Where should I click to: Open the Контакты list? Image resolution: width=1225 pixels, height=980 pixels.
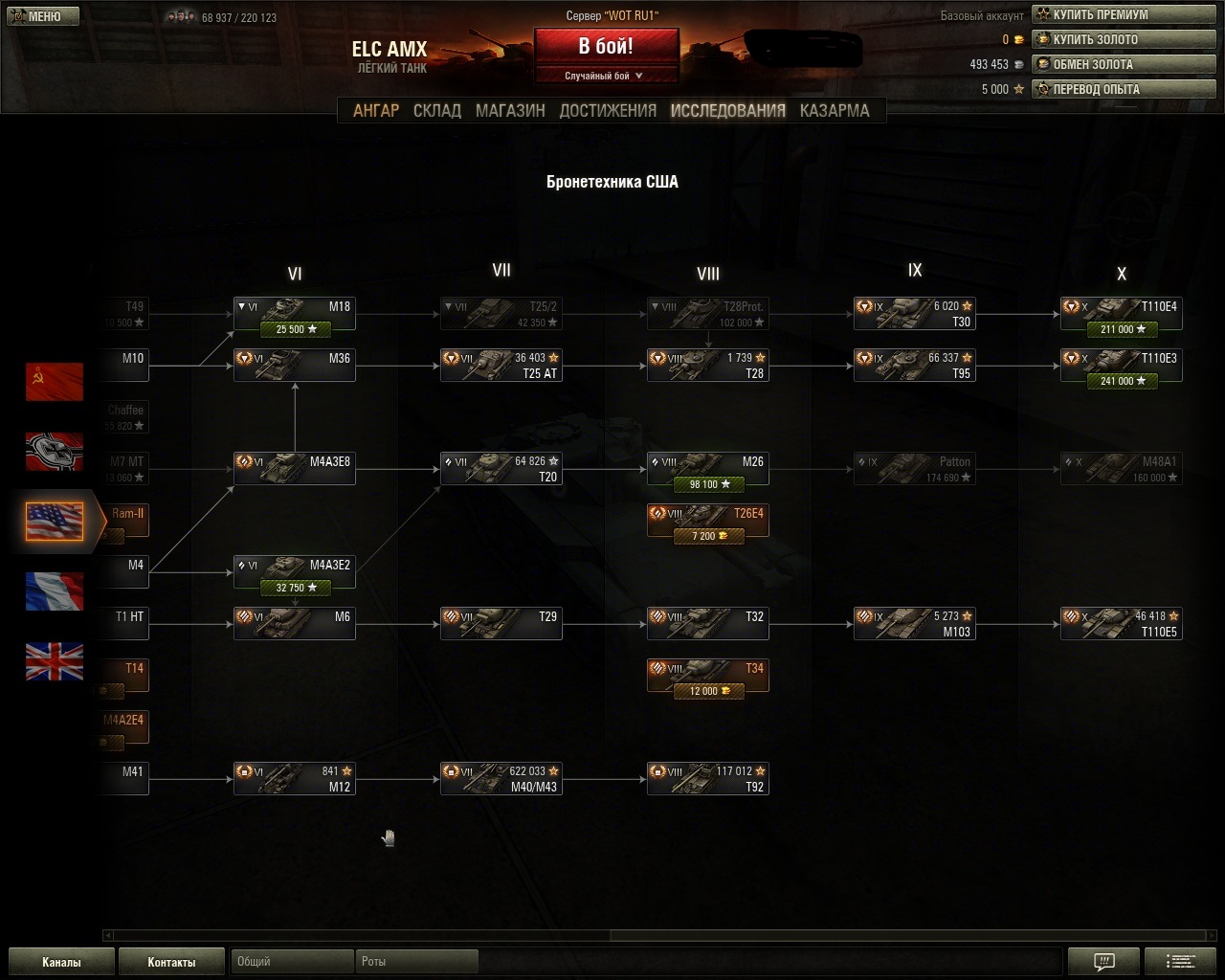pyautogui.click(x=171, y=962)
